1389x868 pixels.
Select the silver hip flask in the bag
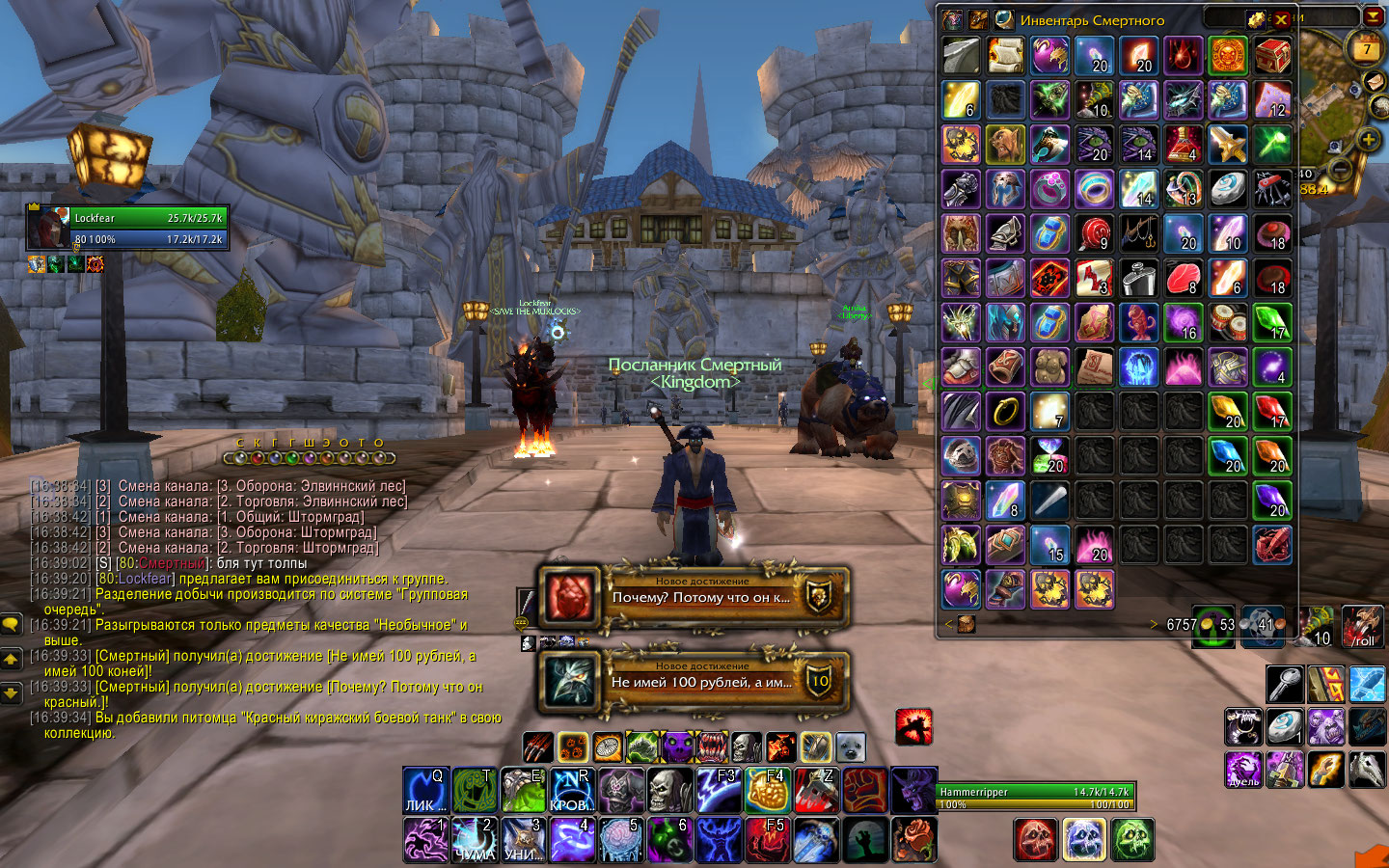[x=1139, y=278]
